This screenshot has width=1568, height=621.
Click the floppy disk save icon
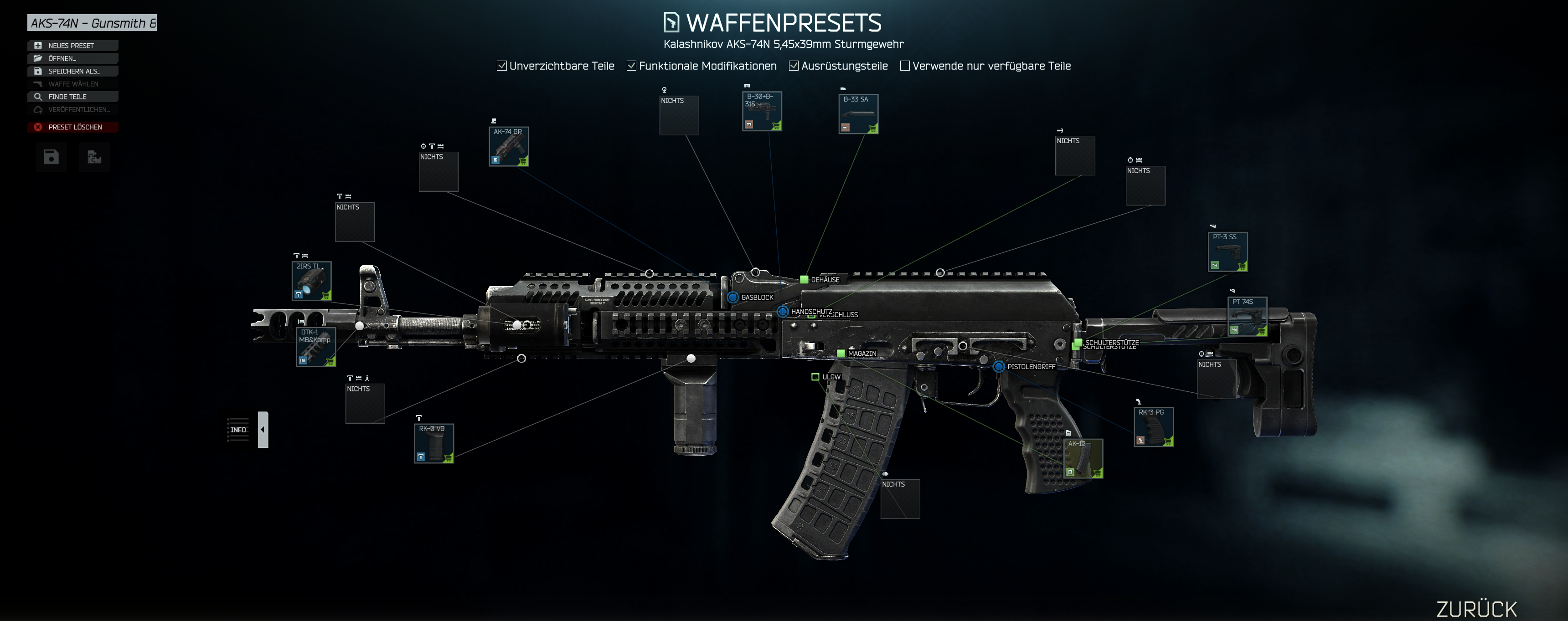[51, 157]
